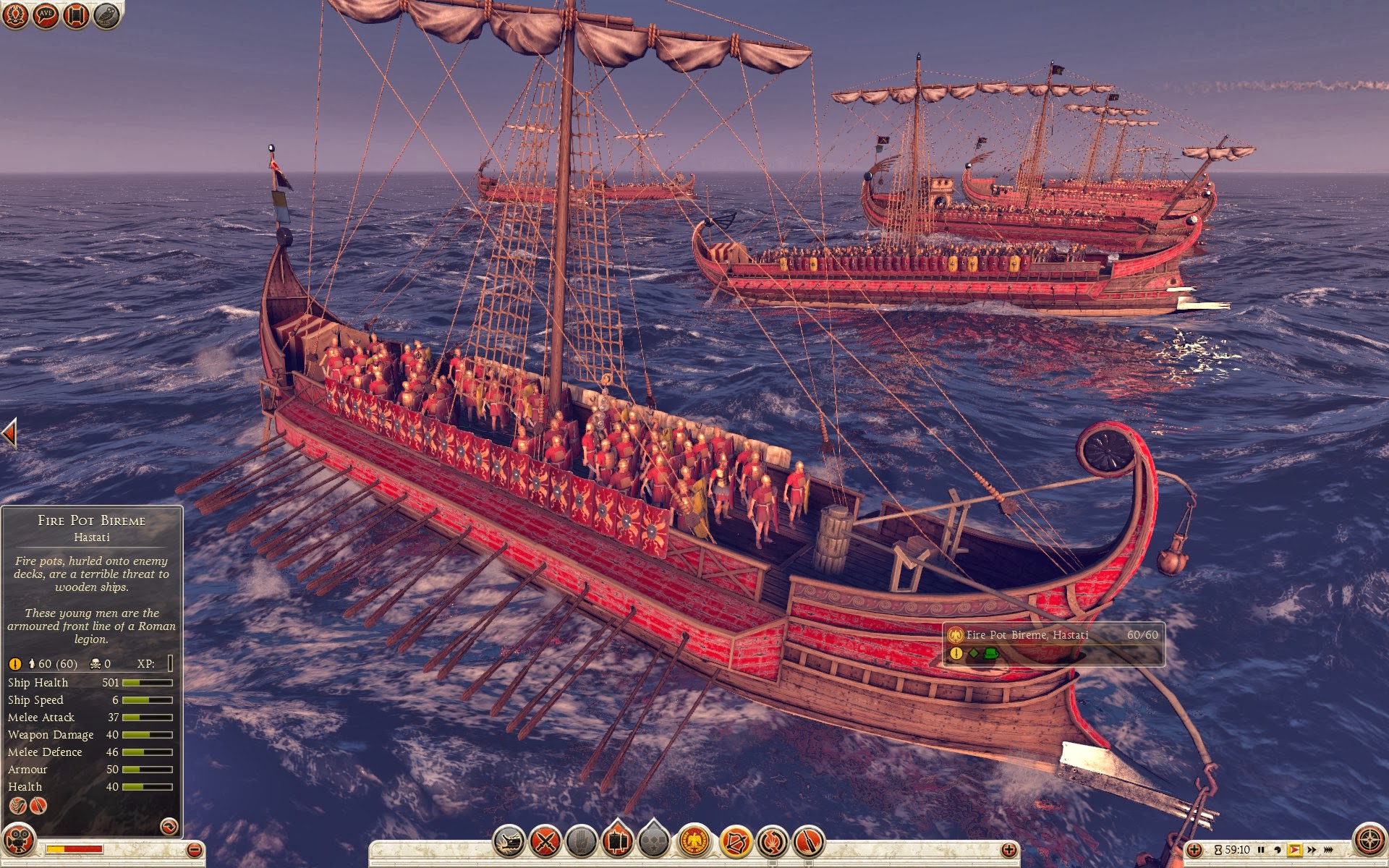The image size is (1389, 868).
Task: Open the laurel wreath menu button
Action: 14,15
